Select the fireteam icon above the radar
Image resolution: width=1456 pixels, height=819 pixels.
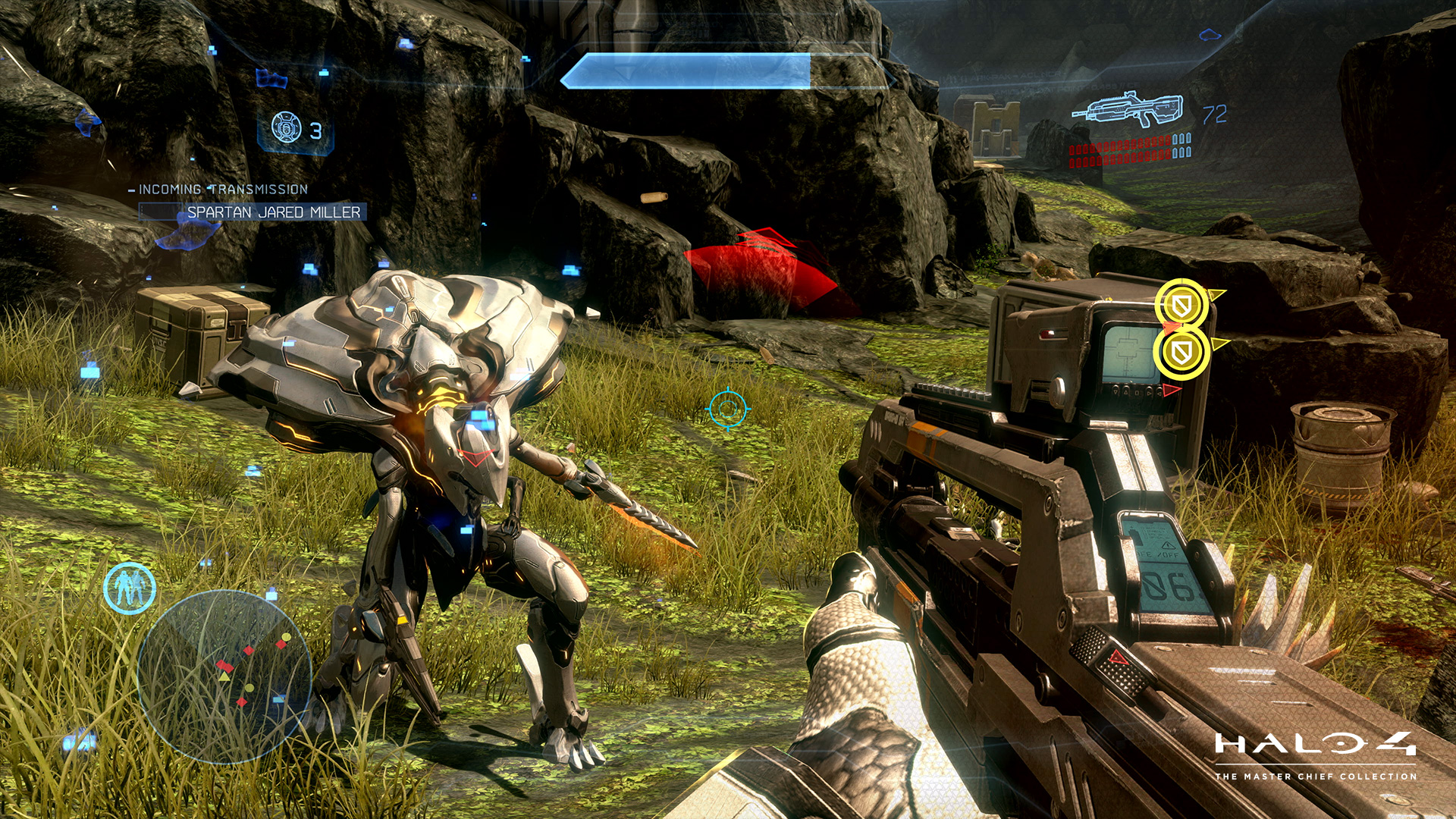(x=130, y=588)
